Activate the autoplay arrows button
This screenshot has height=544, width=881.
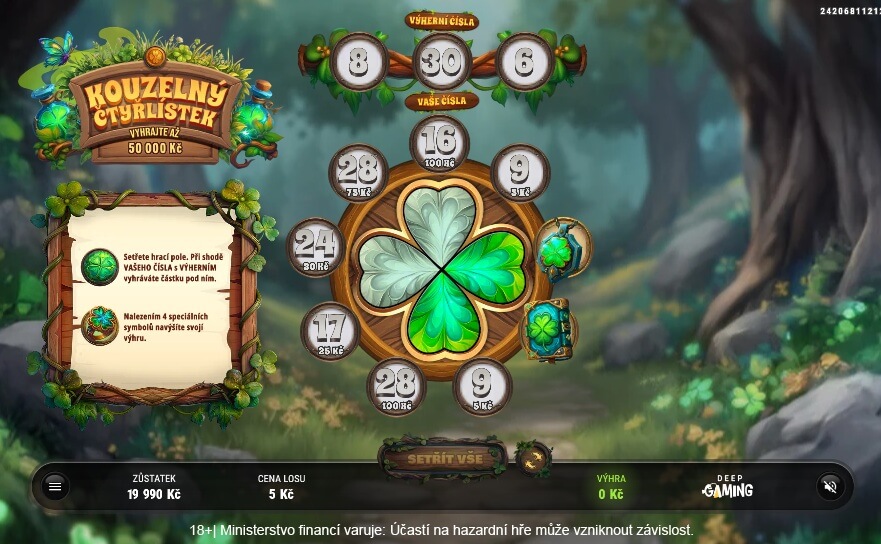click(533, 459)
